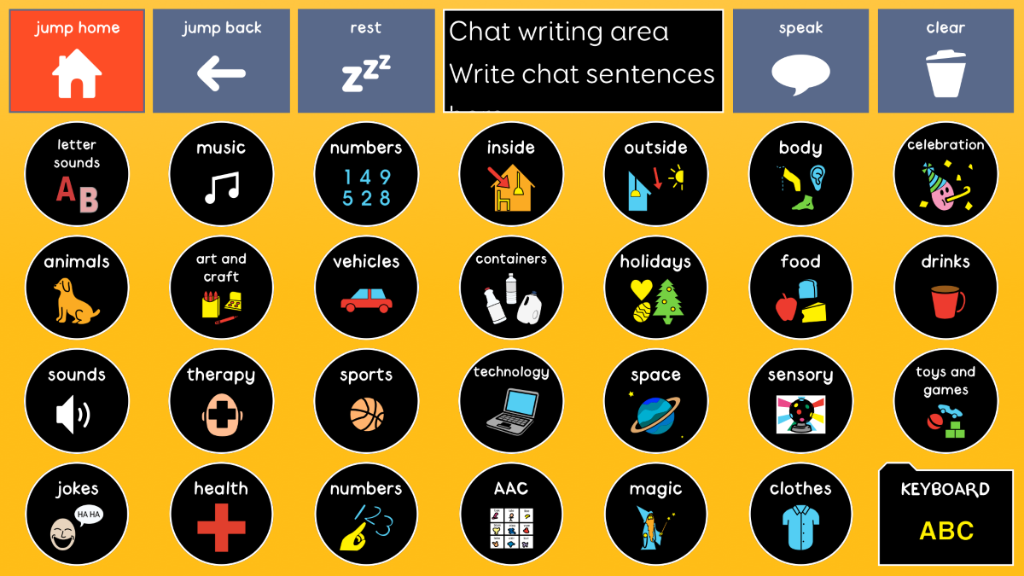
Task: Choose the jokes category
Action: (77, 516)
